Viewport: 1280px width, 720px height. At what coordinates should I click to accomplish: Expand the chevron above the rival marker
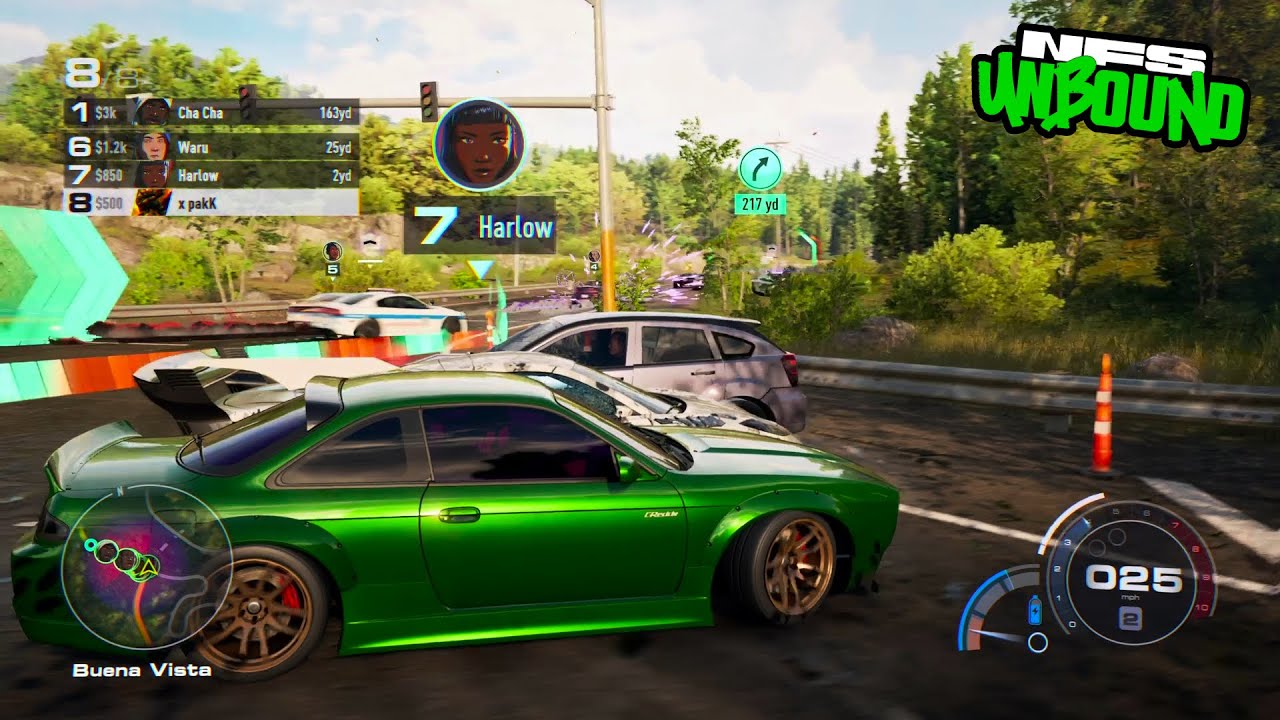tap(370, 243)
